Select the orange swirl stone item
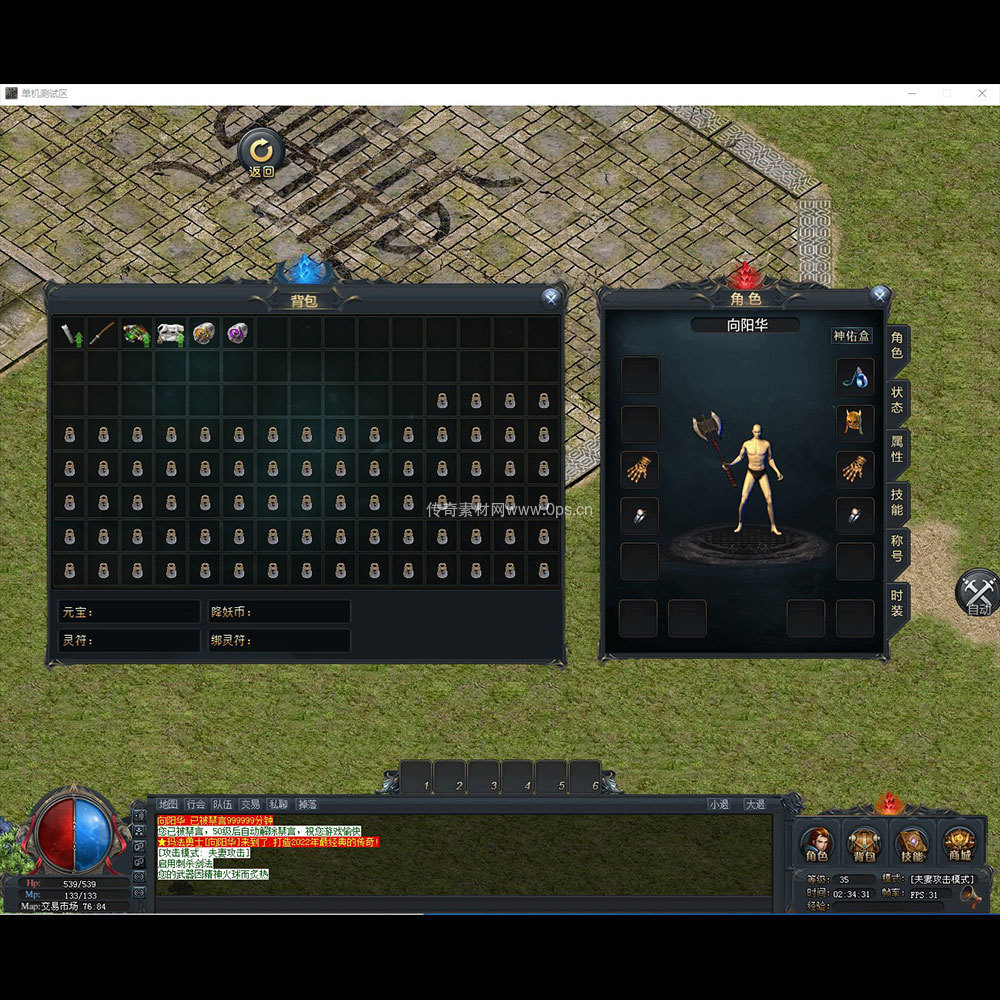1000x1000 pixels. (203, 333)
